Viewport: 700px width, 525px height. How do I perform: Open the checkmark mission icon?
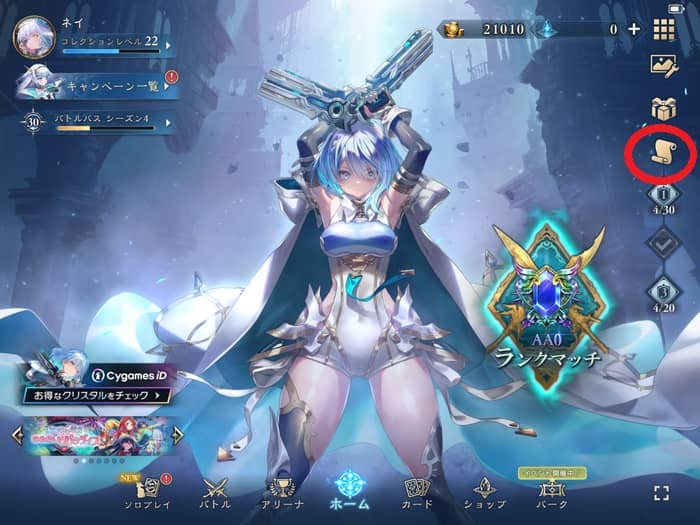click(664, 243)
